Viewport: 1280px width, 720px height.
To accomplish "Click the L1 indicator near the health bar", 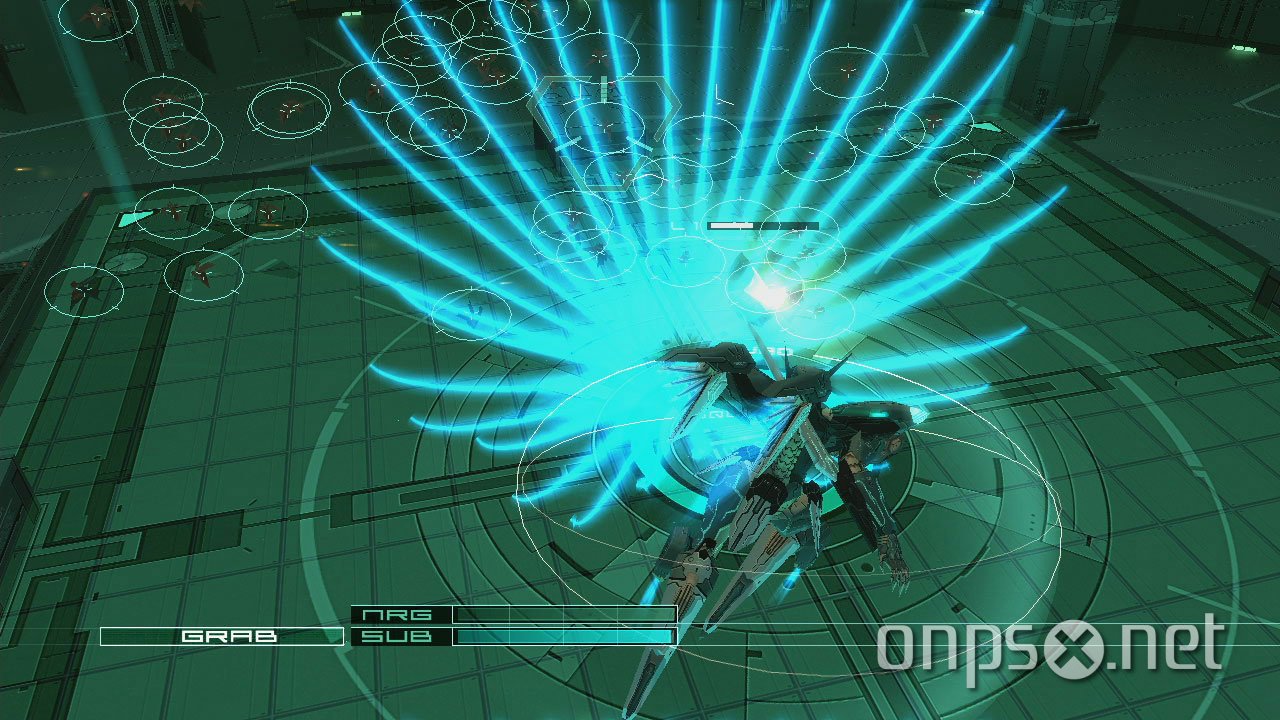I will 685,224.
